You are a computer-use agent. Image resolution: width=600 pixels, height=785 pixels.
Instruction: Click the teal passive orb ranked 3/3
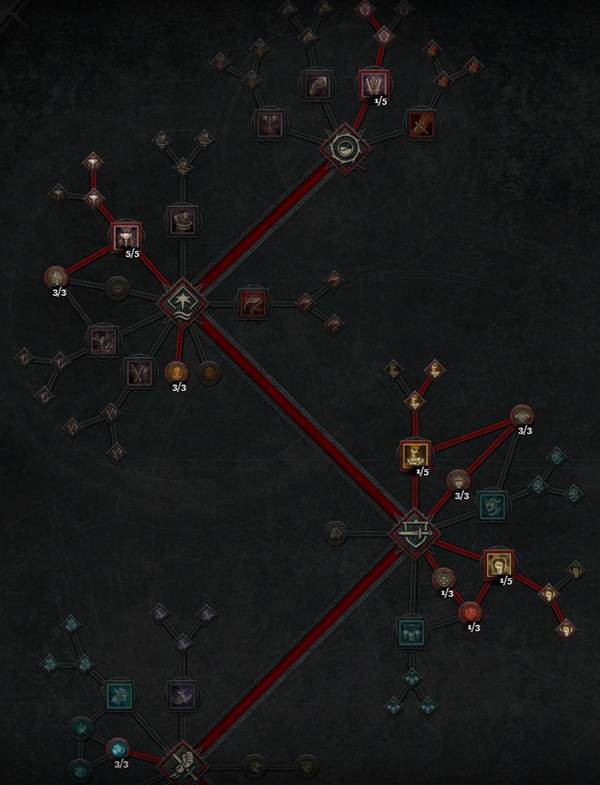tap(117, 748)
